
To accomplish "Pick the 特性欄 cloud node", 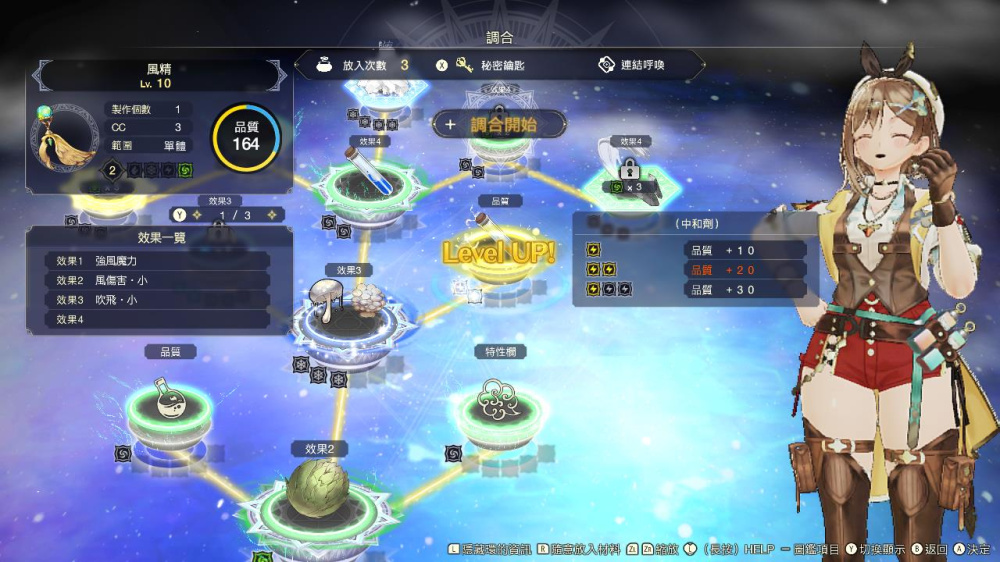I will pos(499,399).
